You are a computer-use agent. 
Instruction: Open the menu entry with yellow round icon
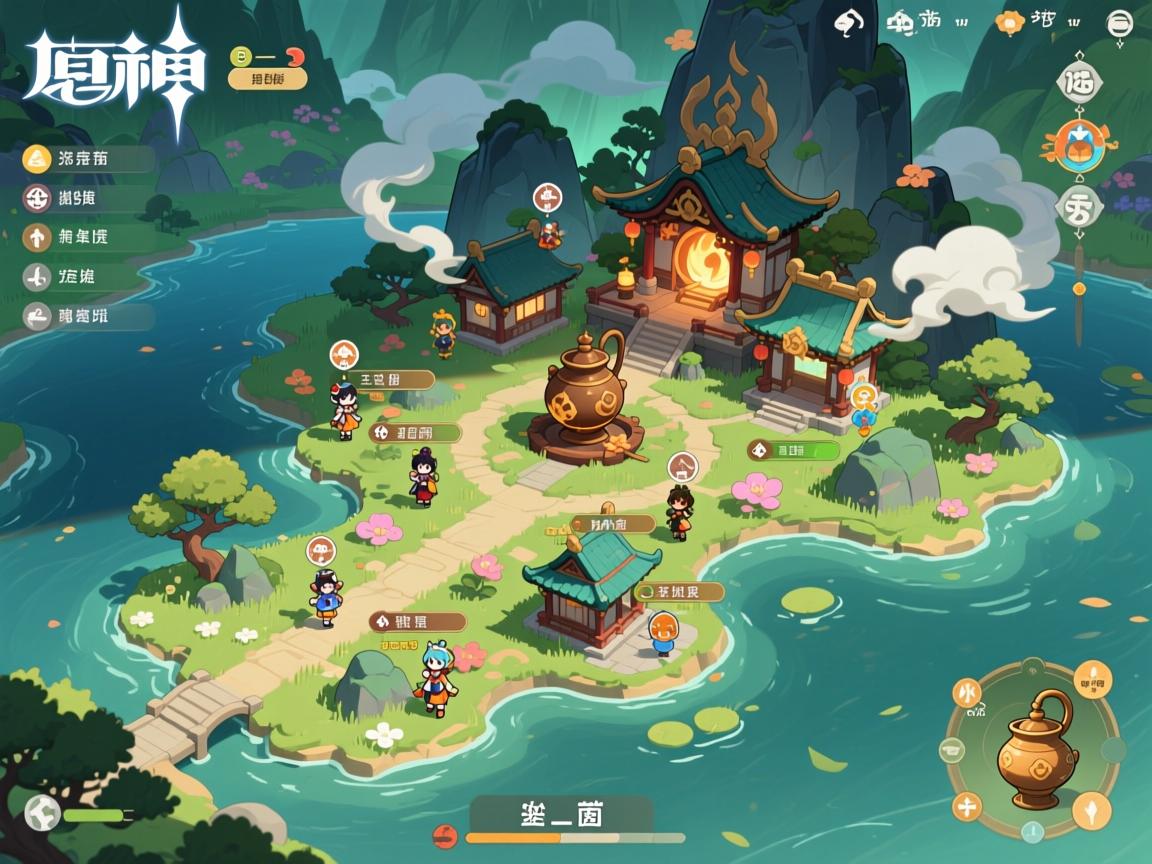pos(38,158)
